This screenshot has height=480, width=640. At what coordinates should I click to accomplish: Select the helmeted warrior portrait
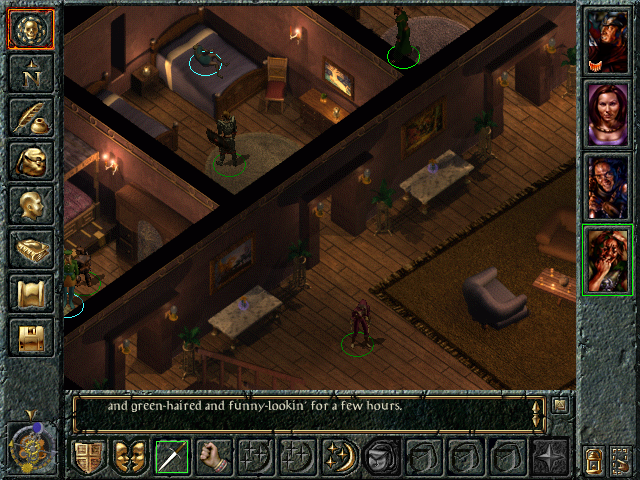point(607,39)
